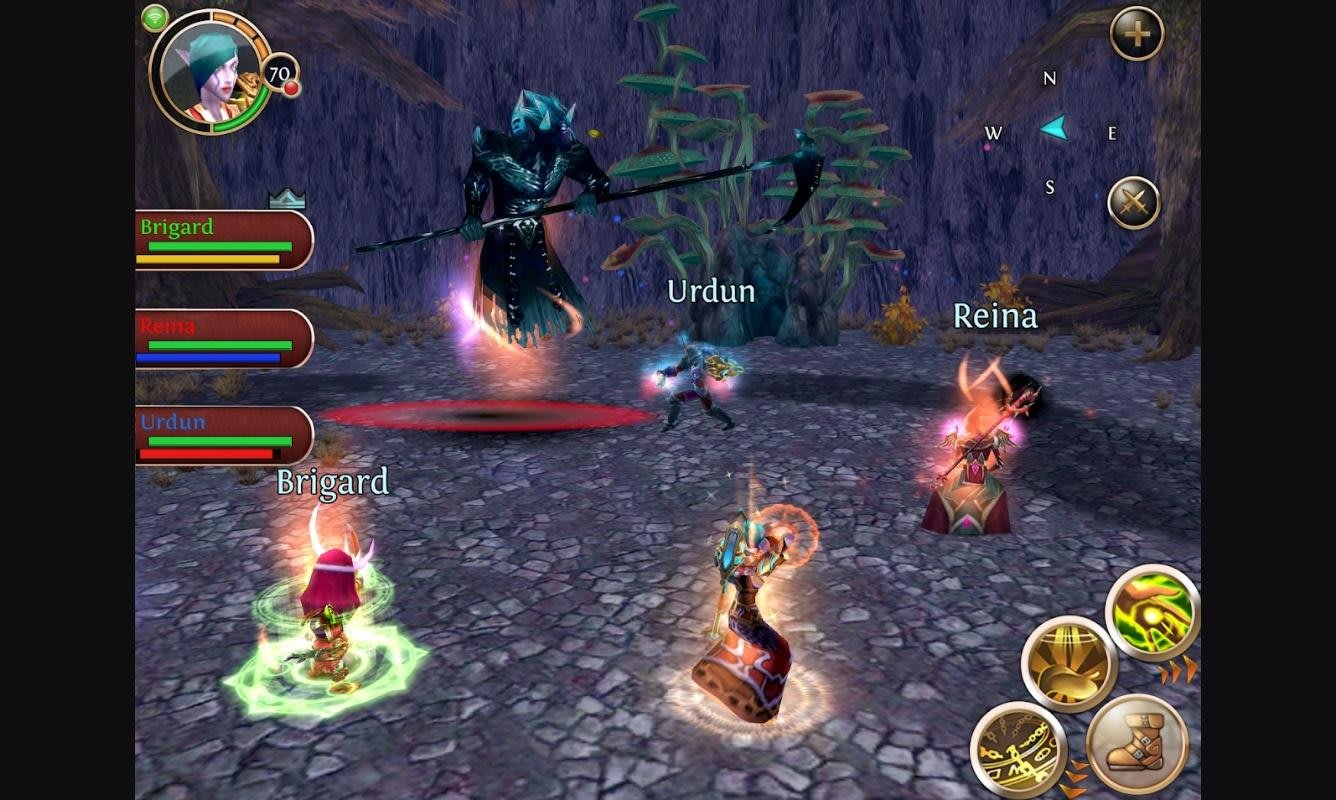
Task: Select Reina's party member frame
Action: pyautogui.click(x=224, y=339)
